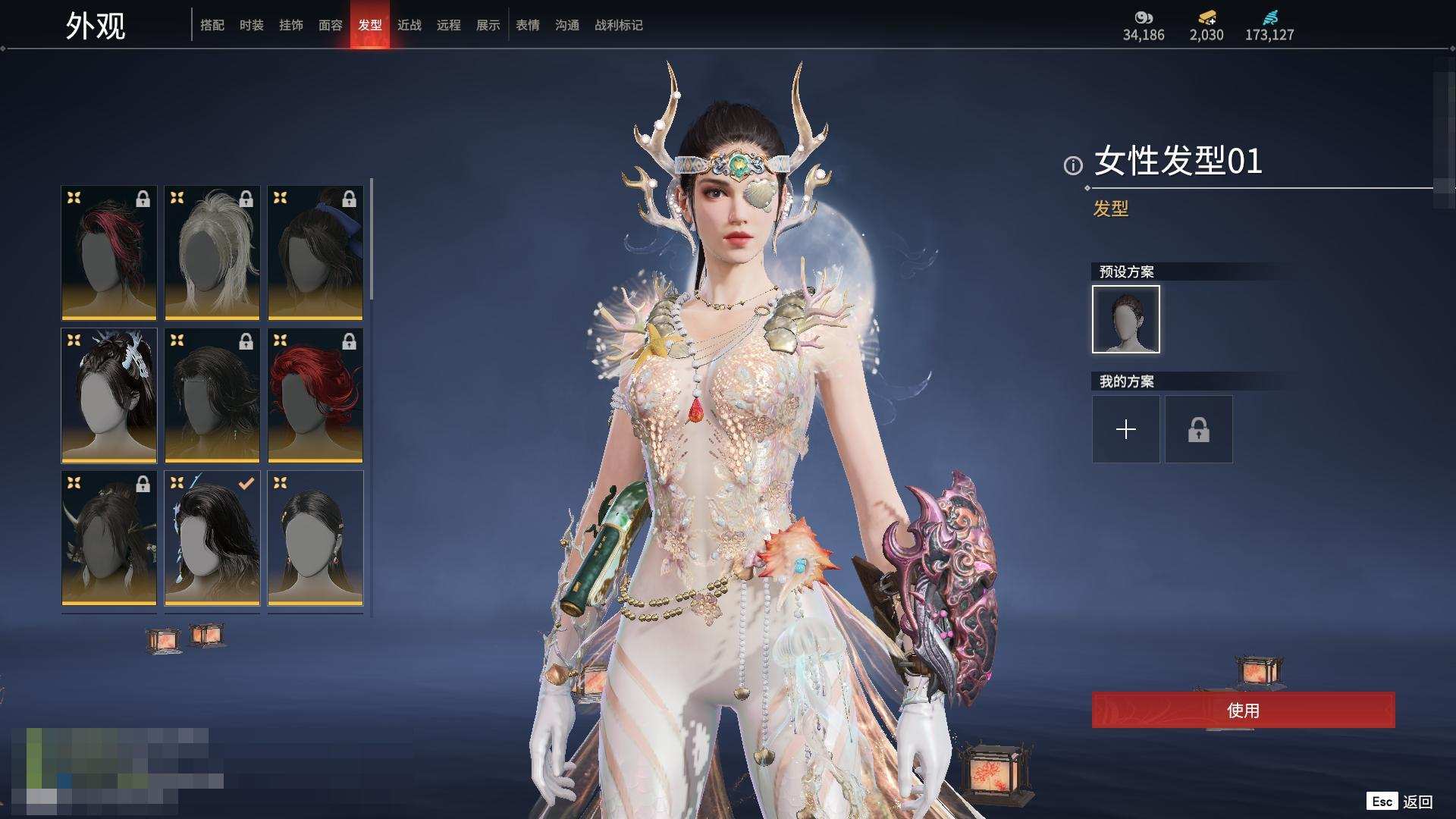The height and width of the screenshot is (819, 1456).
Task: Add a new scheme with the plus slot
Action: coord(1126,430)
